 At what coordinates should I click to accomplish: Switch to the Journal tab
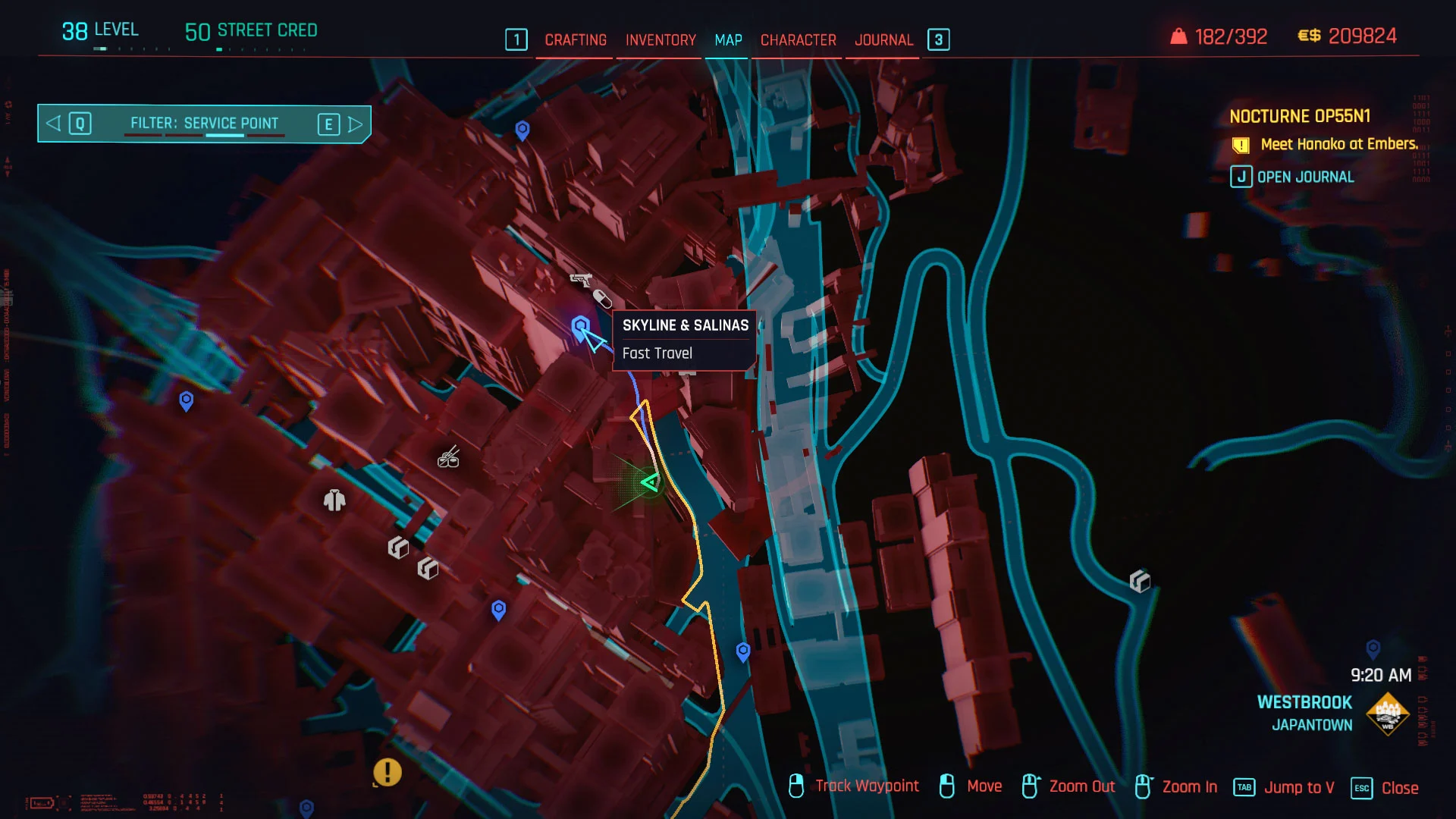pos(883,40)
